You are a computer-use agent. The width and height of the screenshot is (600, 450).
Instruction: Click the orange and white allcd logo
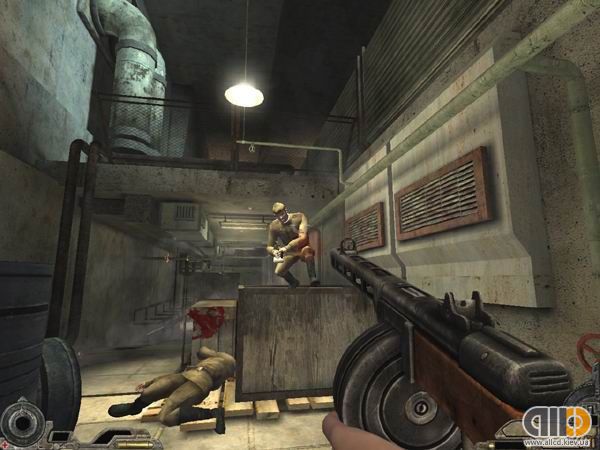point(559,418)
